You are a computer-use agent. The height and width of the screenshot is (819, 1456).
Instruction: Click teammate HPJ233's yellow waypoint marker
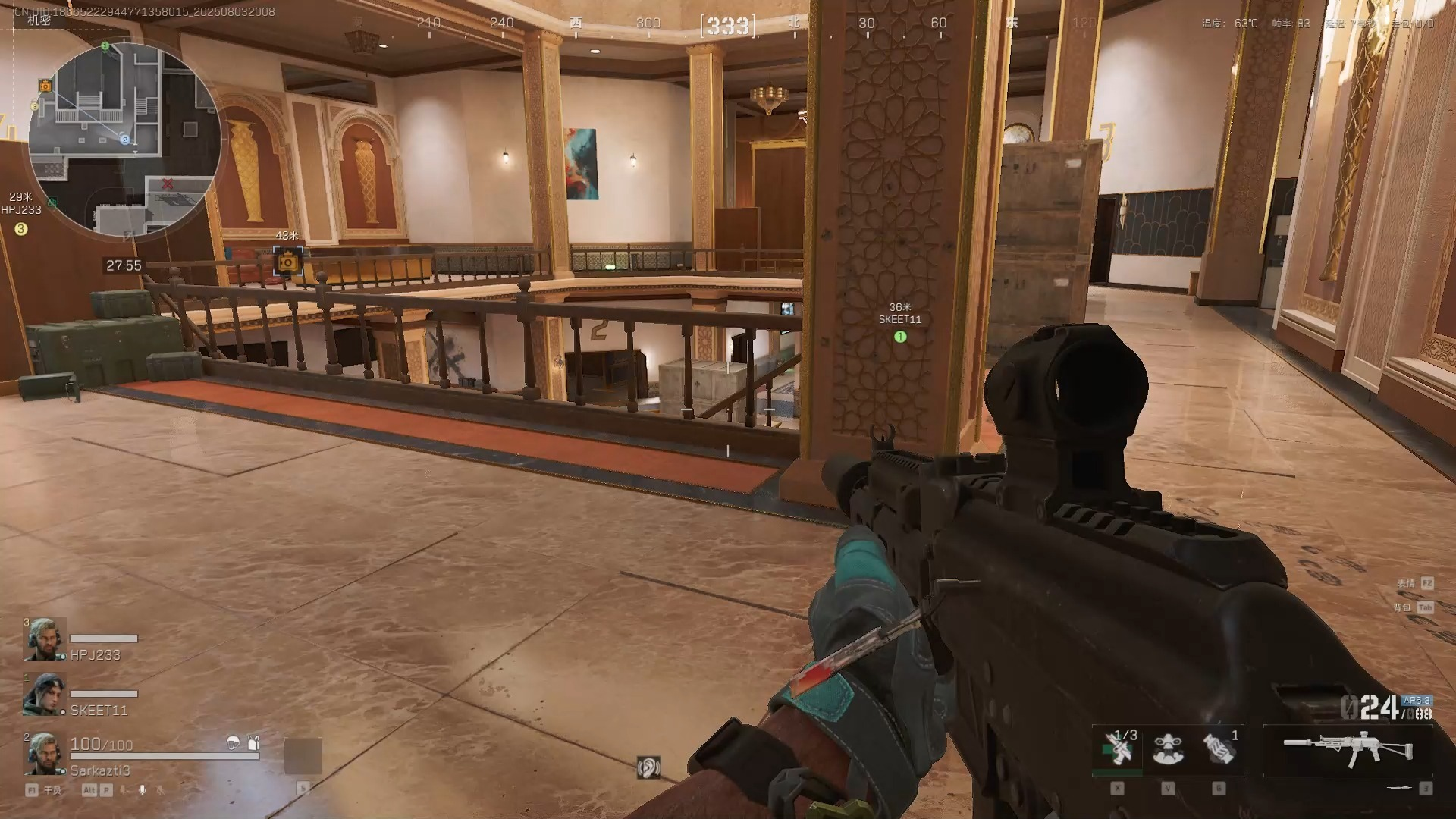tap(21, 229)
